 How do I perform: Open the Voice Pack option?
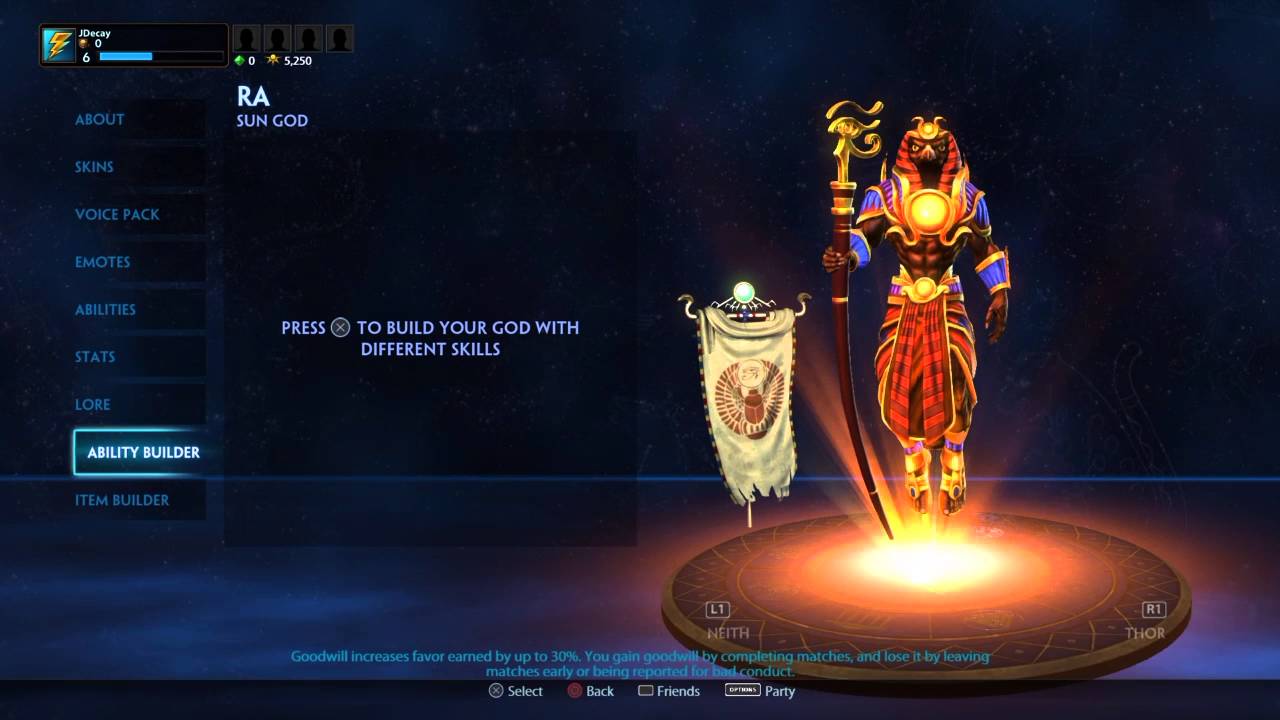tap(117, 214)
